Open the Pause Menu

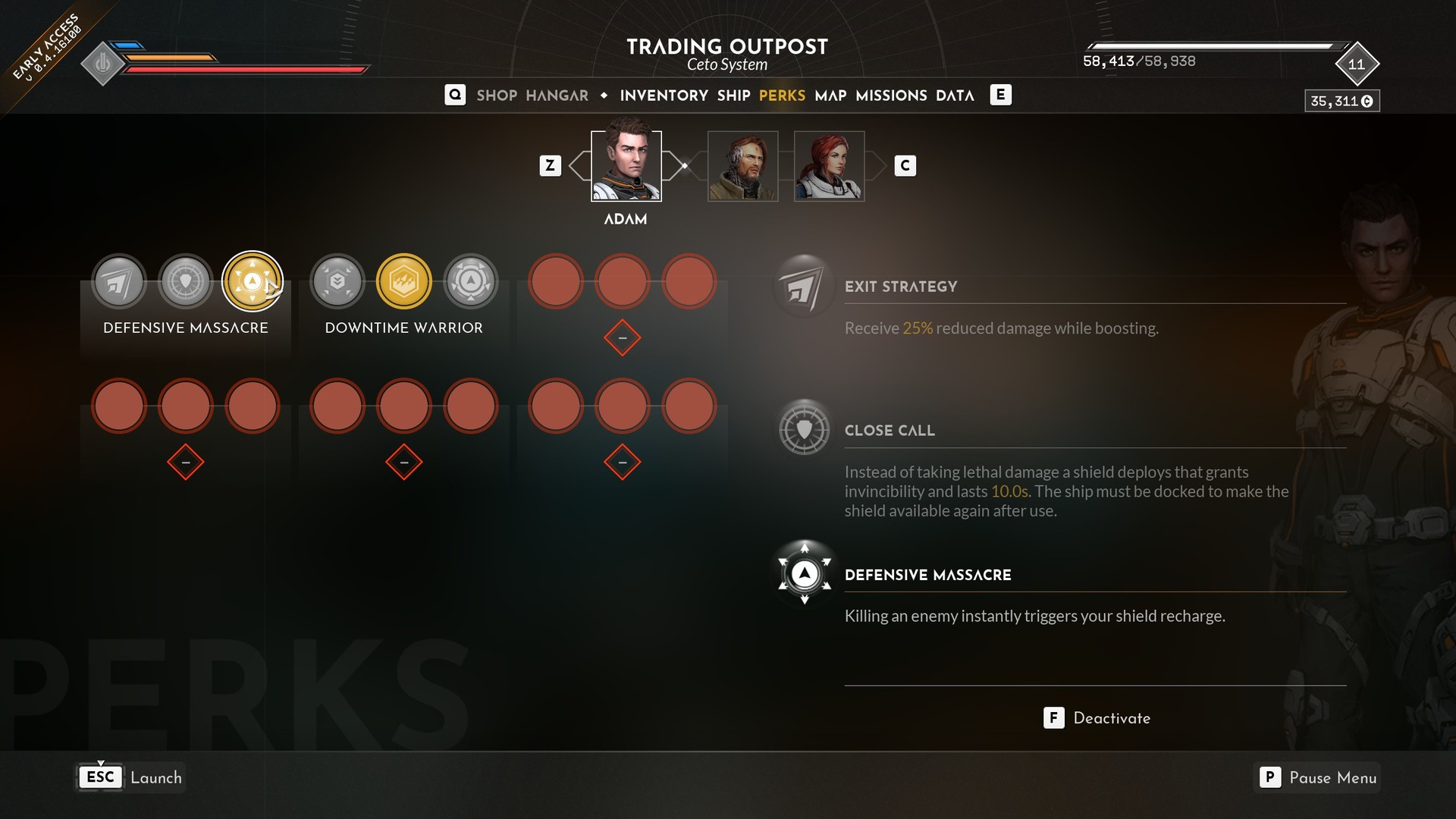tap(1317, 777)
